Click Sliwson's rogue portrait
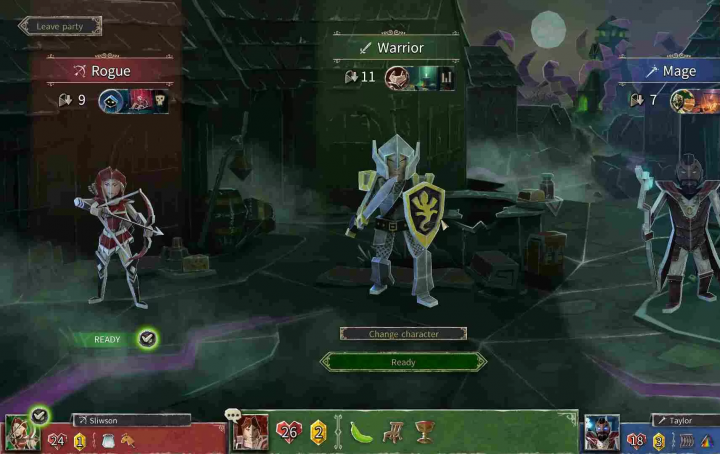Image resolution: width=720 pixels, height=454 pixels. tap(20, 433)
